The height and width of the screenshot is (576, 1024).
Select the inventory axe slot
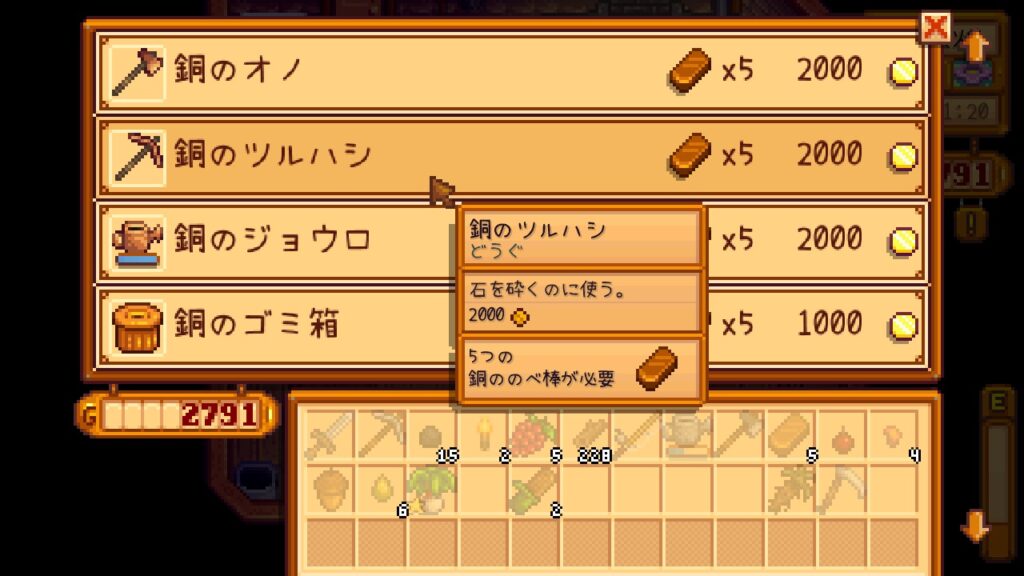739,437
